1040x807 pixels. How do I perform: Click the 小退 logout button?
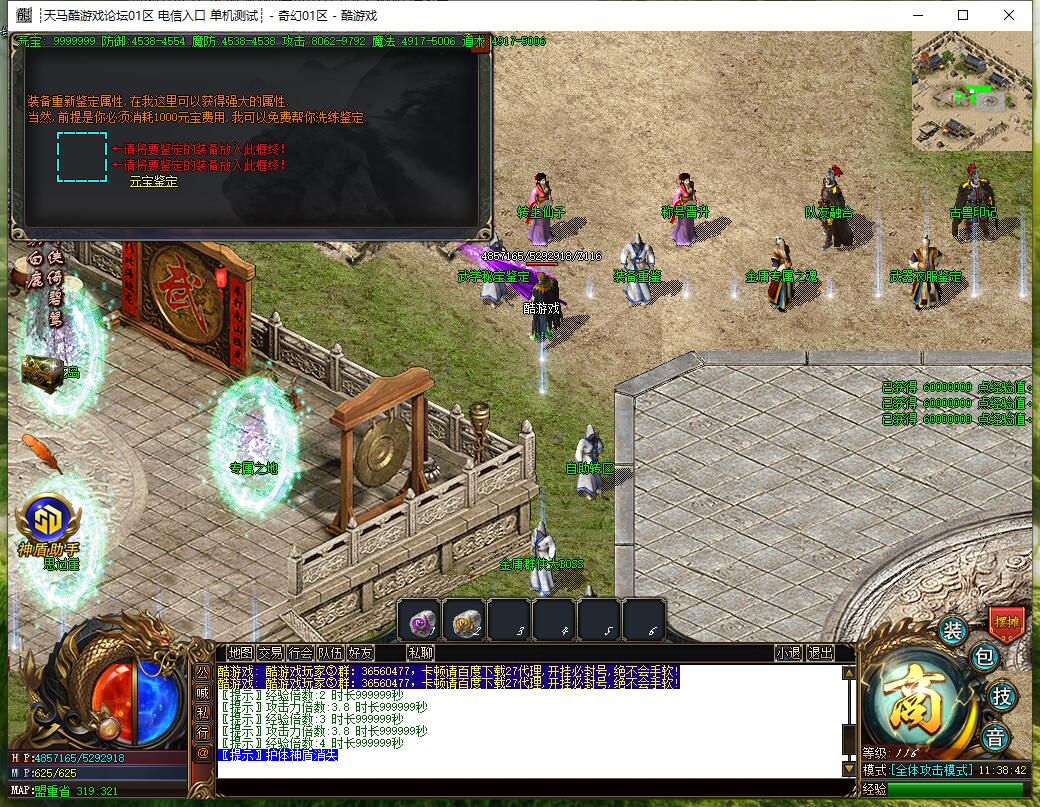(x=788, y=653)
